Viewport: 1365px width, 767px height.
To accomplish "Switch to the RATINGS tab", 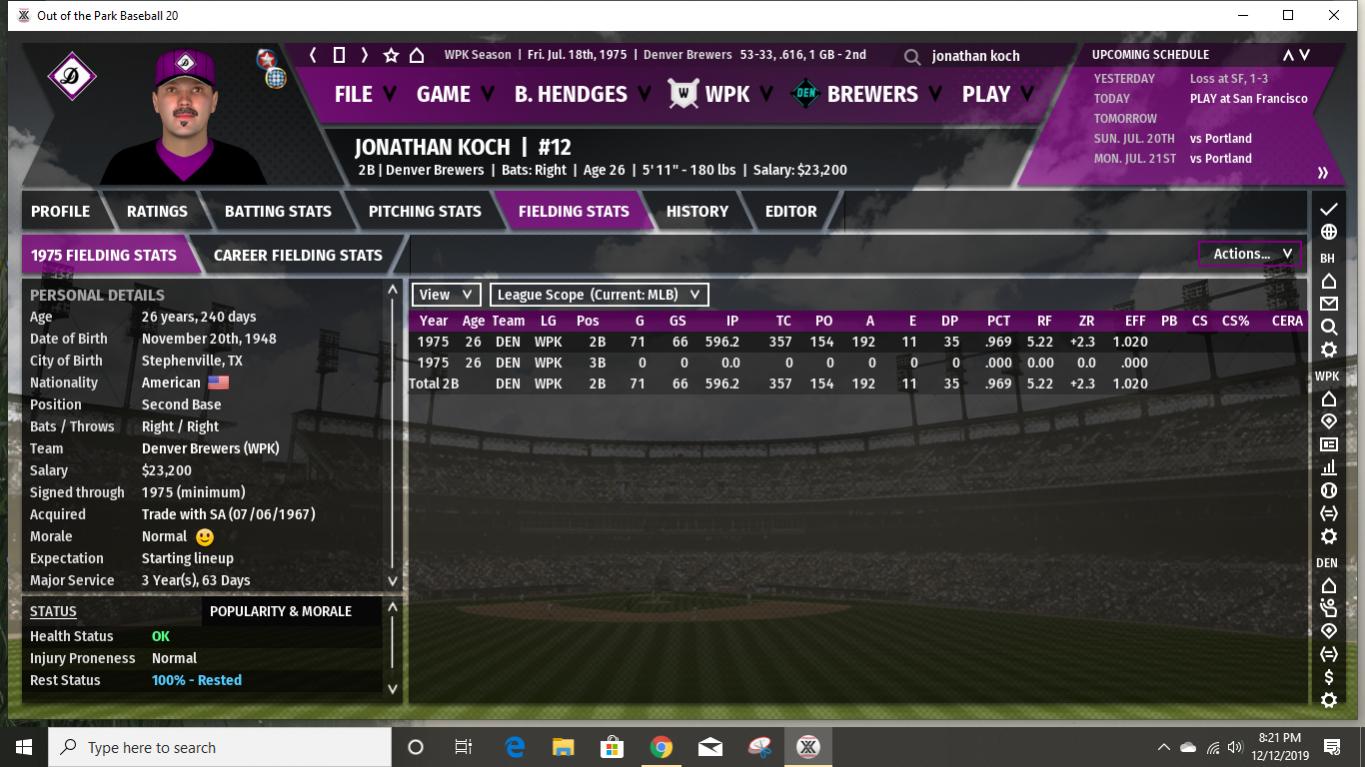I will [x=157, y=211].
